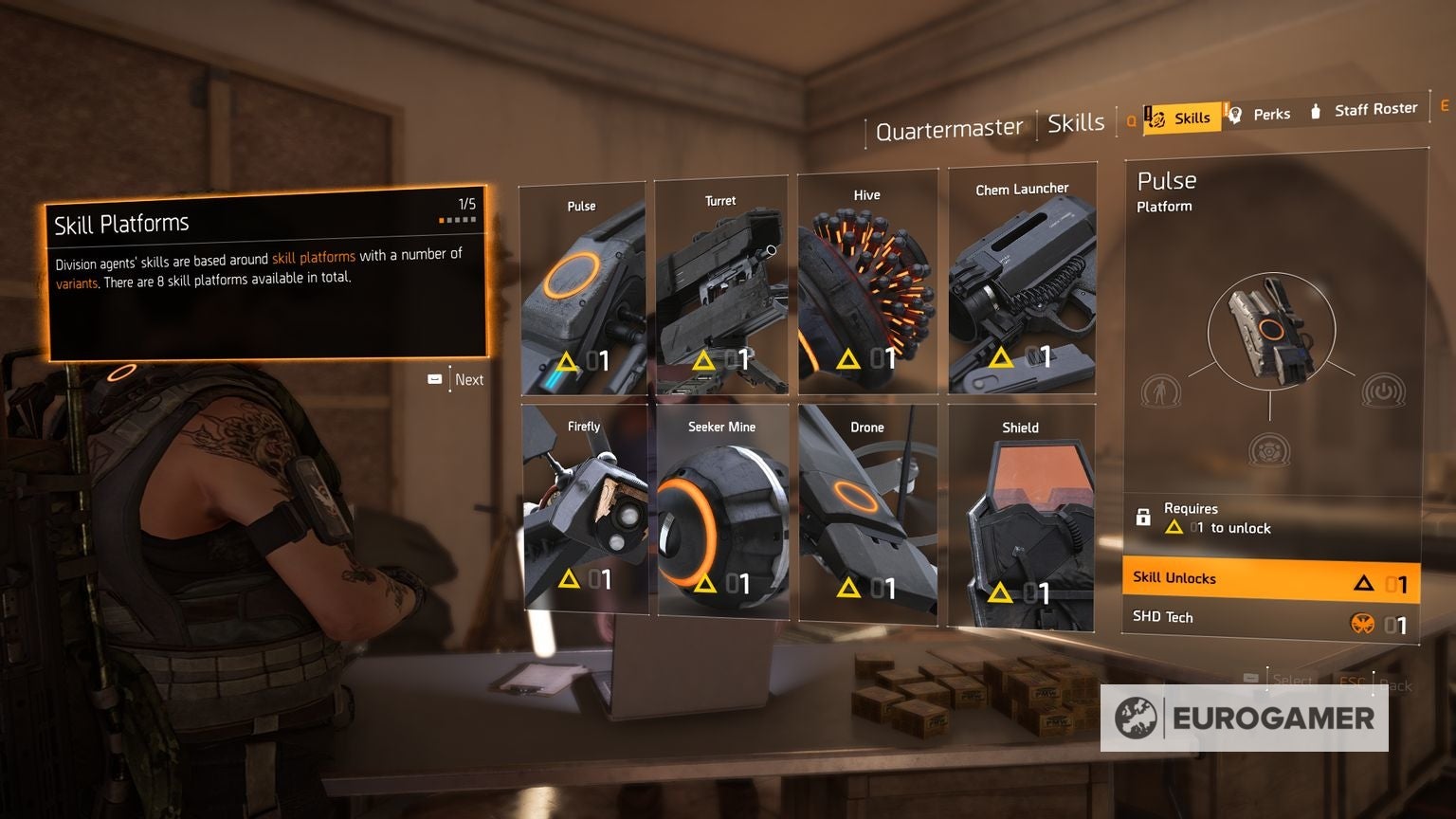Open the Hive skill
Screen dimensions: 1456x819
coord(867,284)
